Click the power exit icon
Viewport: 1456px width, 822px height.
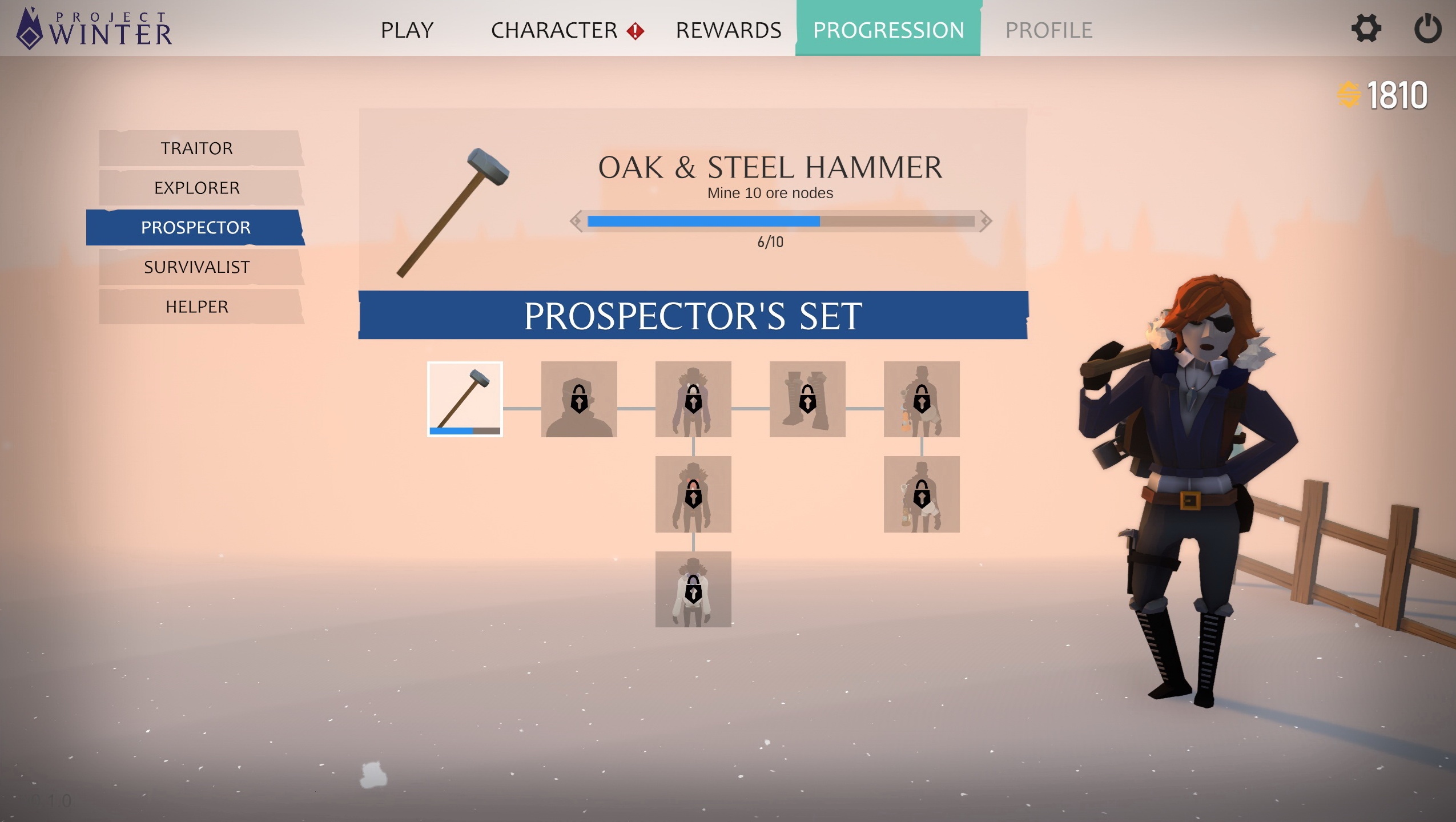coord(1429,30)
